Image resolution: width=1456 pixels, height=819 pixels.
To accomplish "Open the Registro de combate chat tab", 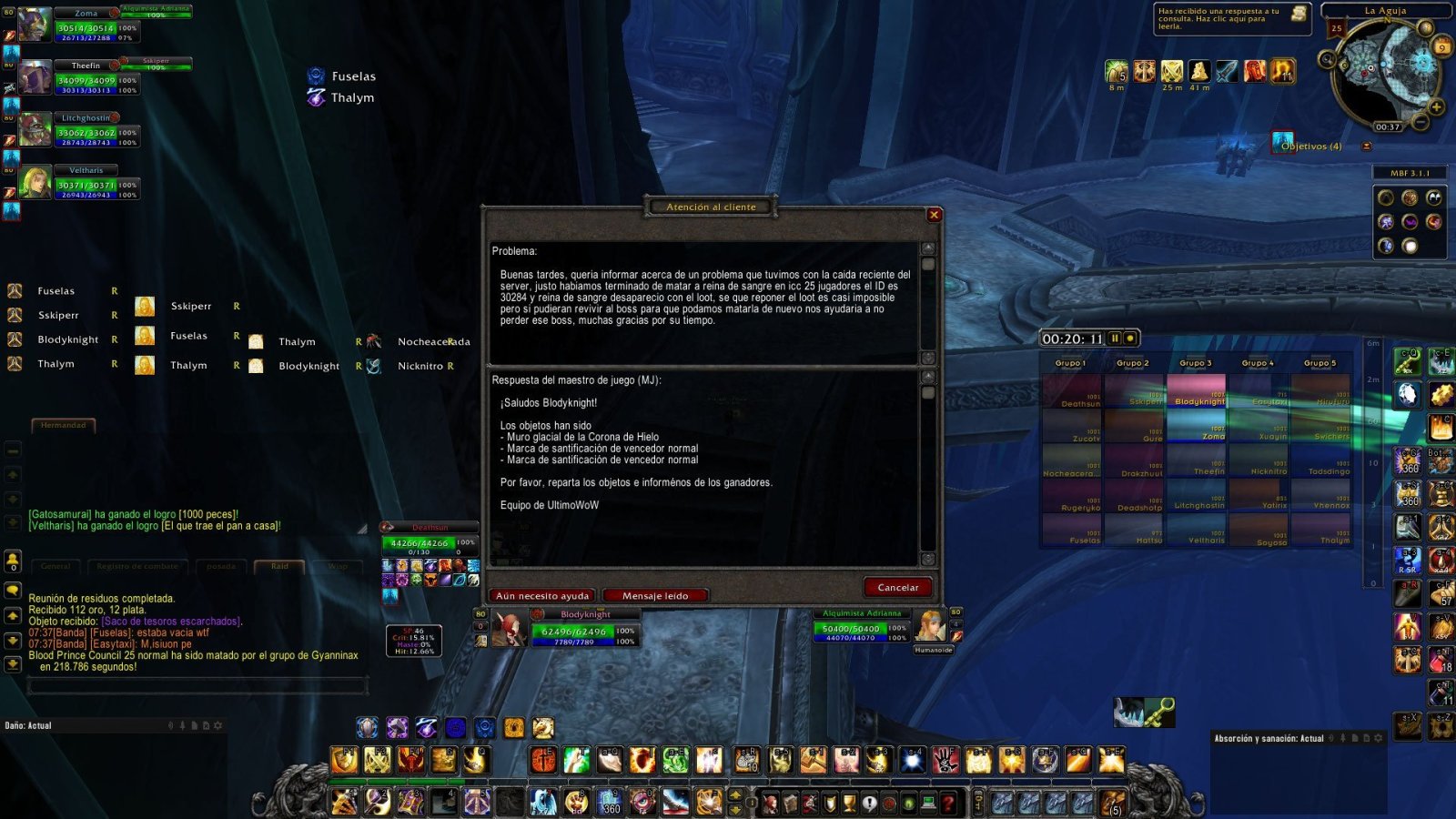I will click(137, 566).
